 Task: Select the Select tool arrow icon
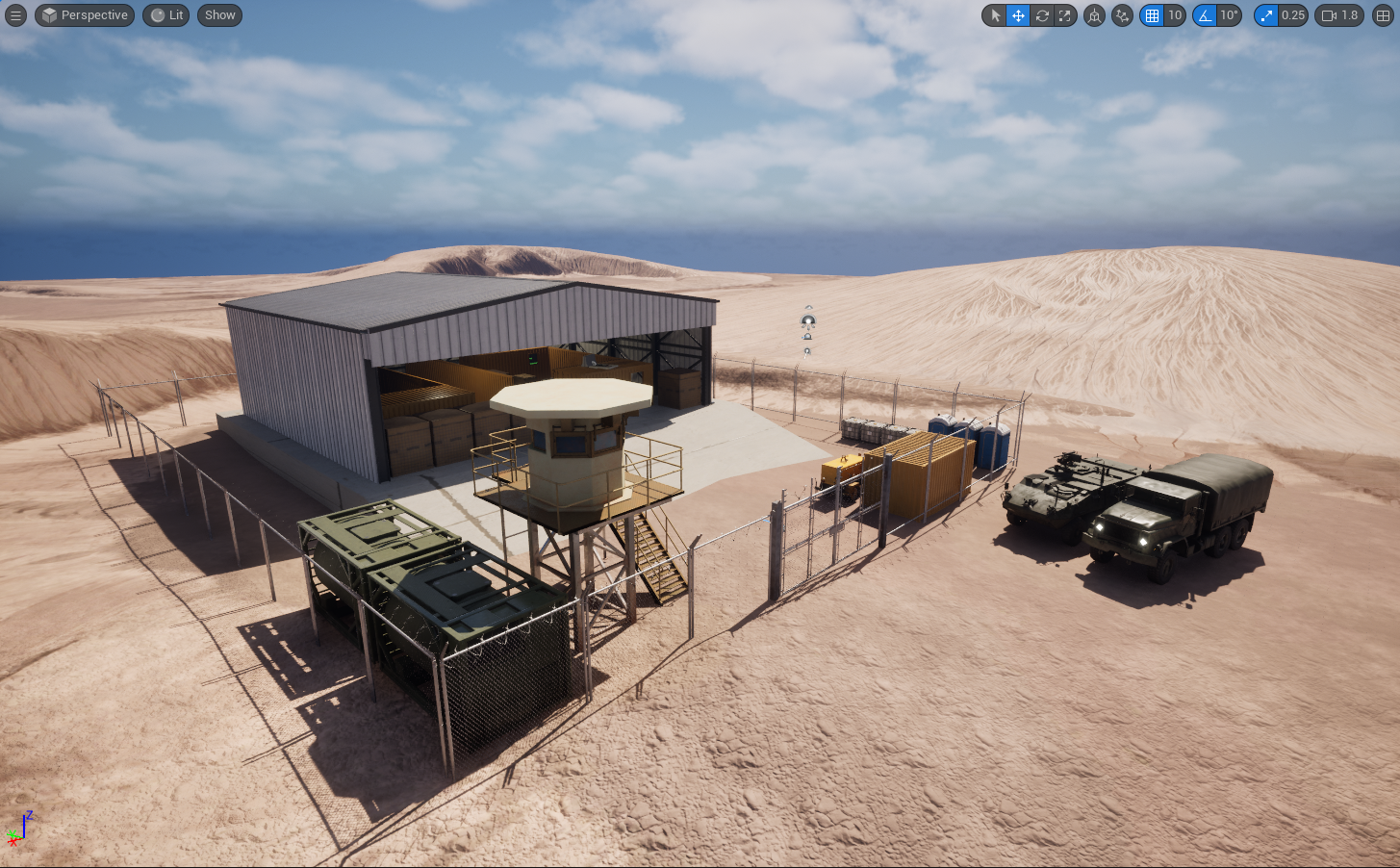pyautogui.click(x=995, y=15)
